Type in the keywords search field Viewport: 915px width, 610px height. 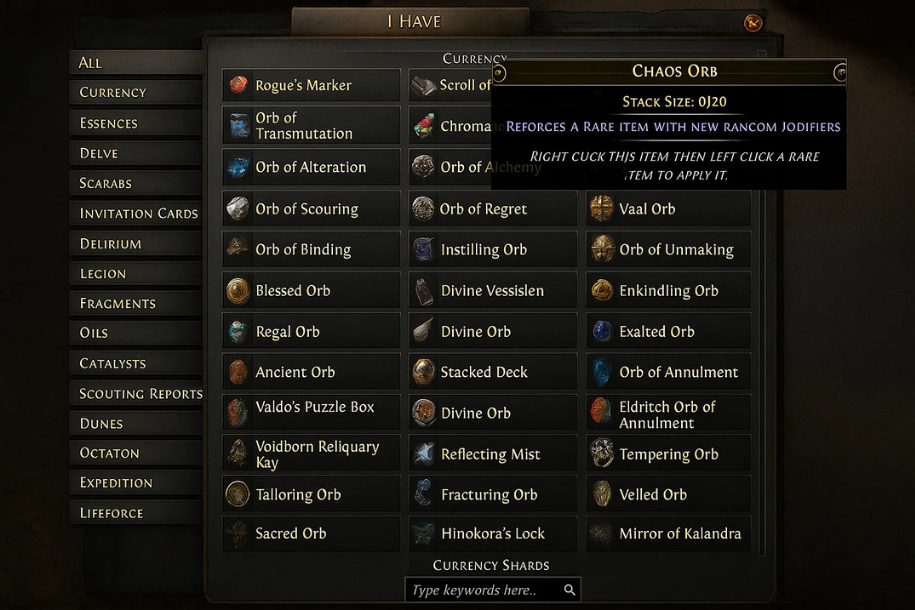click(x=484, y=590)
